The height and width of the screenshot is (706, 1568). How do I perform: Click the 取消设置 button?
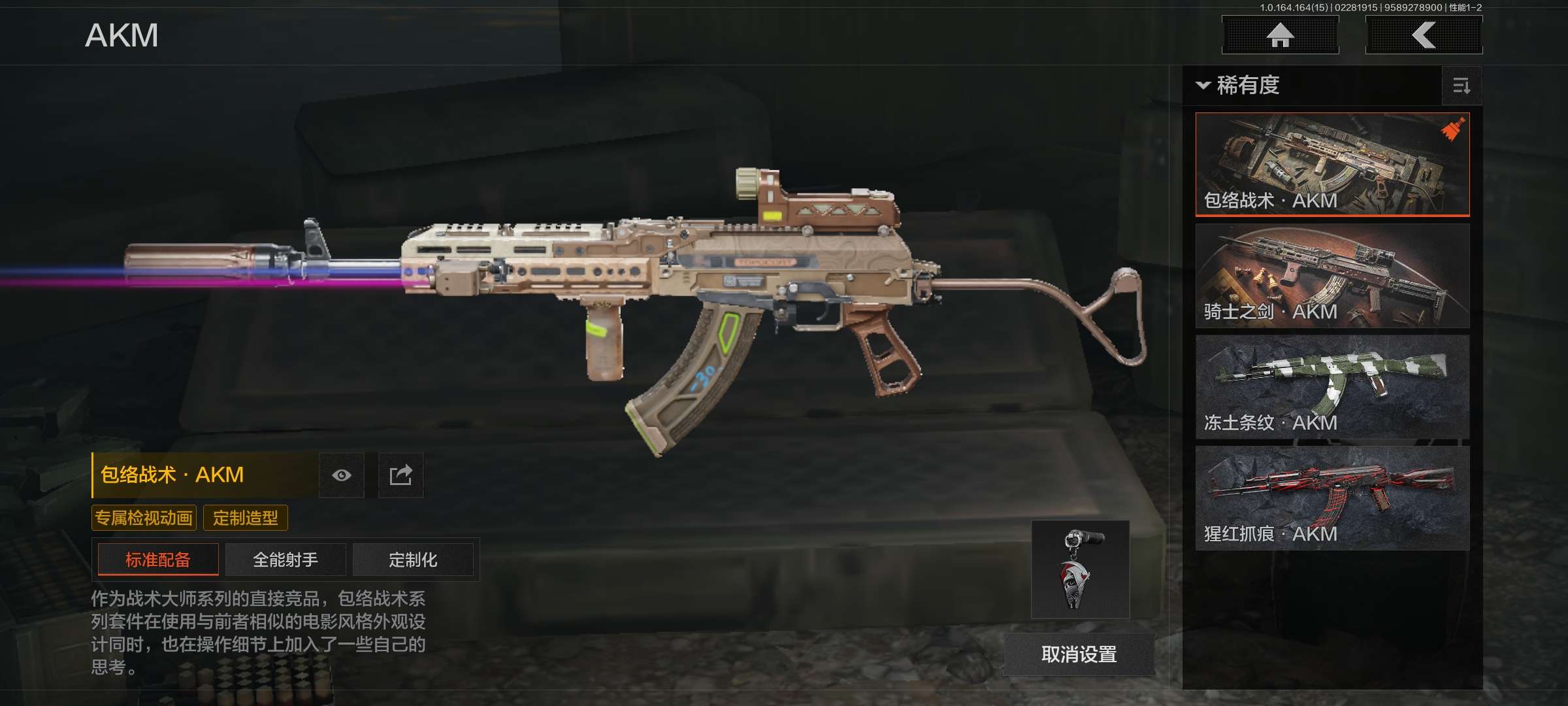click(x=1079, y=654)
